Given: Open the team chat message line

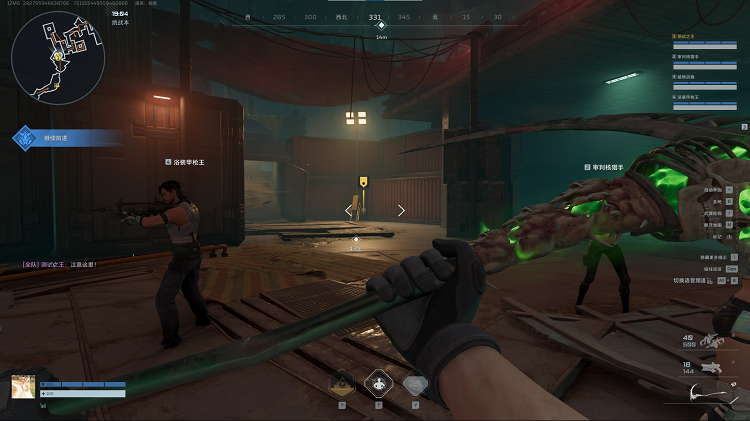Looking at the screenshot, I should [60, 264].
